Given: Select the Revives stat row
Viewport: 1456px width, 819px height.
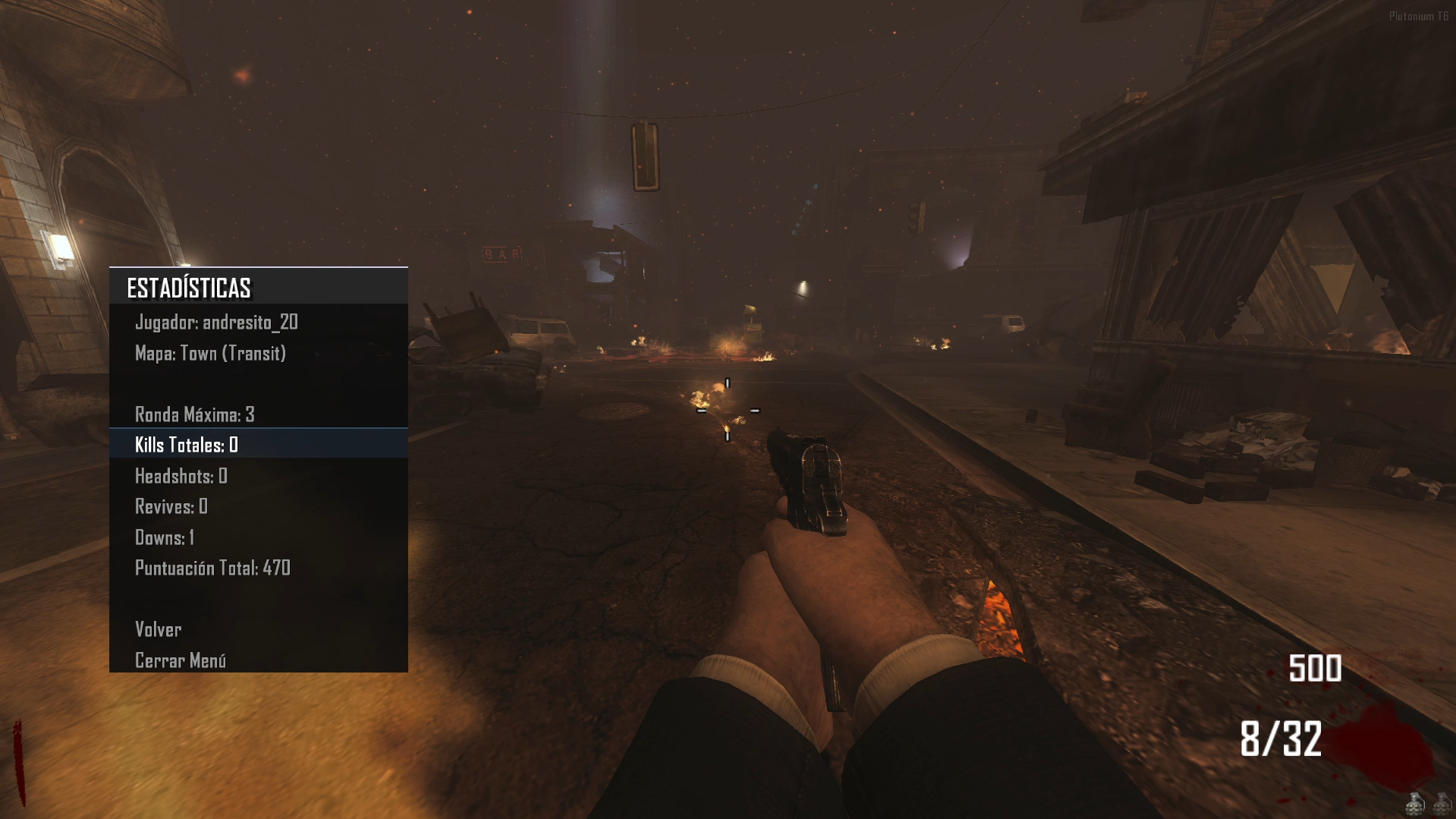Looking at the screenshot, I should (171, 506).
